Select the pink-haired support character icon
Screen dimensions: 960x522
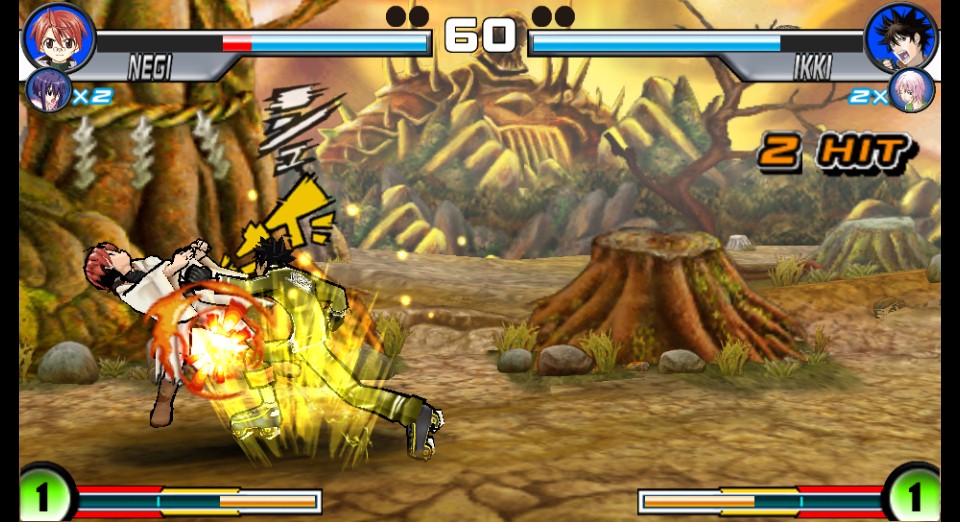click(911, 91)
